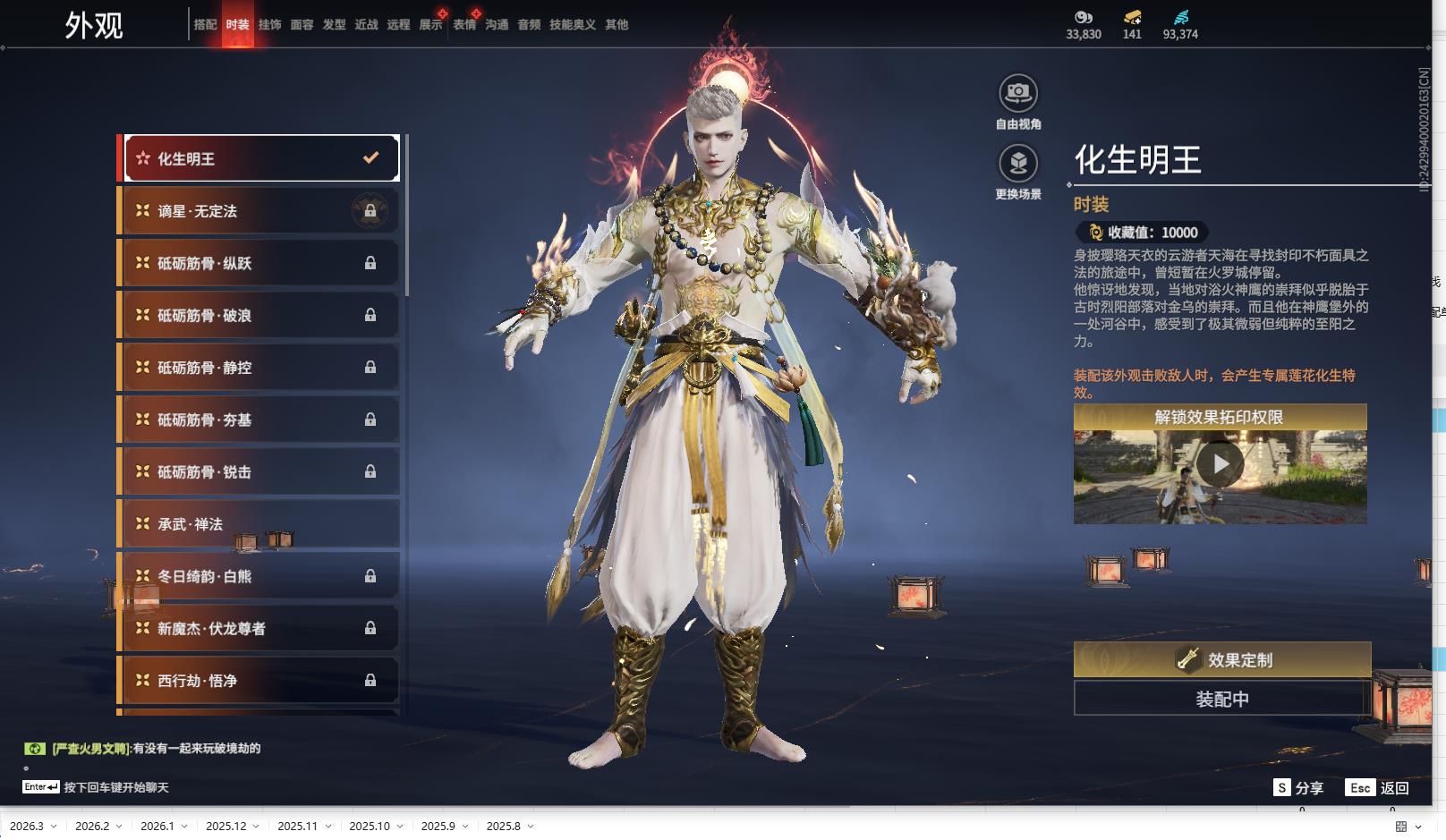The height and width of the screenshot is (840, 1446).
Task: Go back with the 返回 button
Action: click(x=1378, y=788)
